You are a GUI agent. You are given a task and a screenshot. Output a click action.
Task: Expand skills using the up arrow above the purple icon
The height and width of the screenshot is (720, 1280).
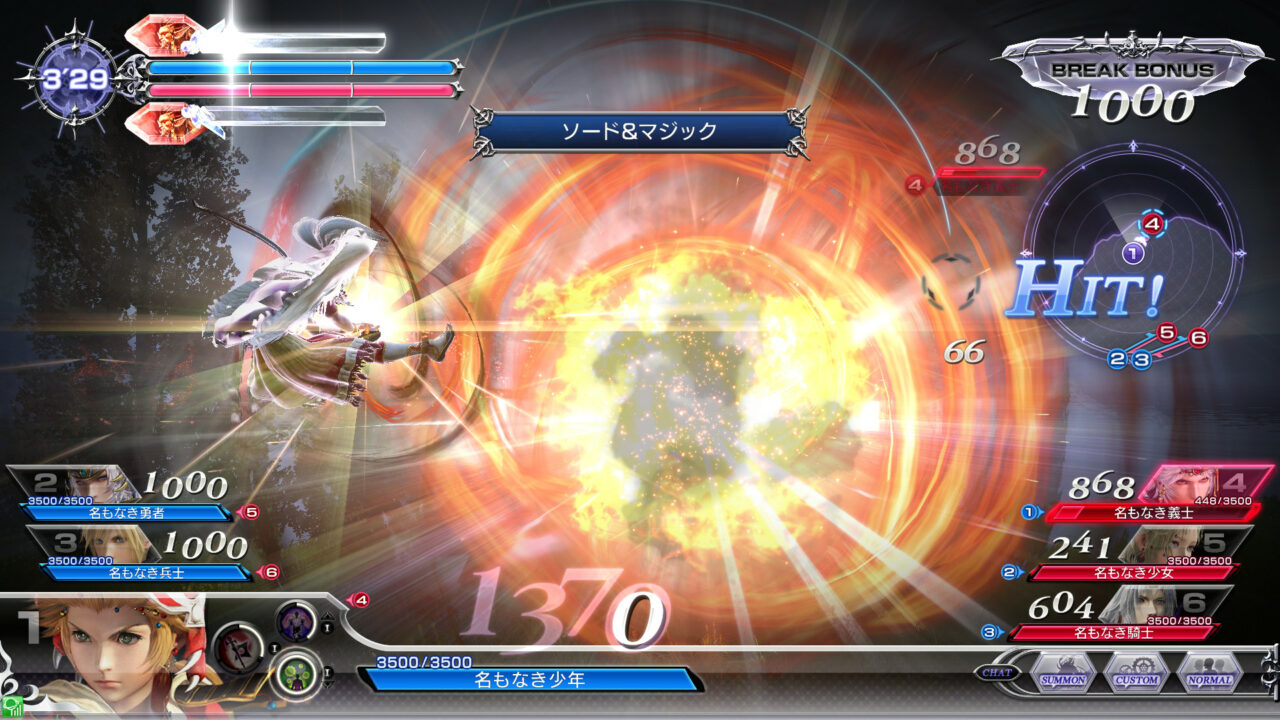[x=327, y=616]
